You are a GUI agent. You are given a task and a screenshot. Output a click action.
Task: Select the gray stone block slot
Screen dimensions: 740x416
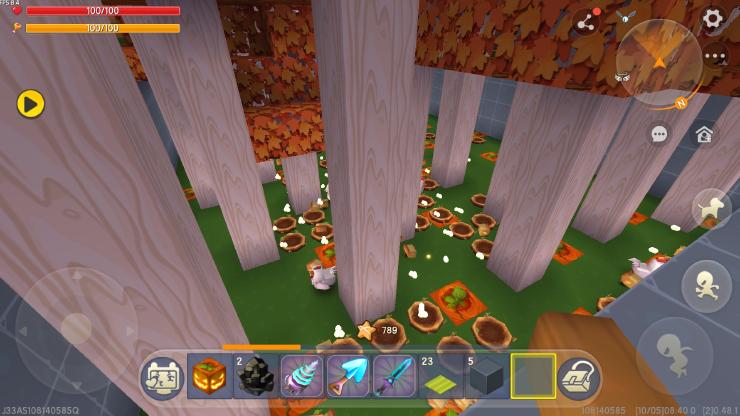pos(486,377)
